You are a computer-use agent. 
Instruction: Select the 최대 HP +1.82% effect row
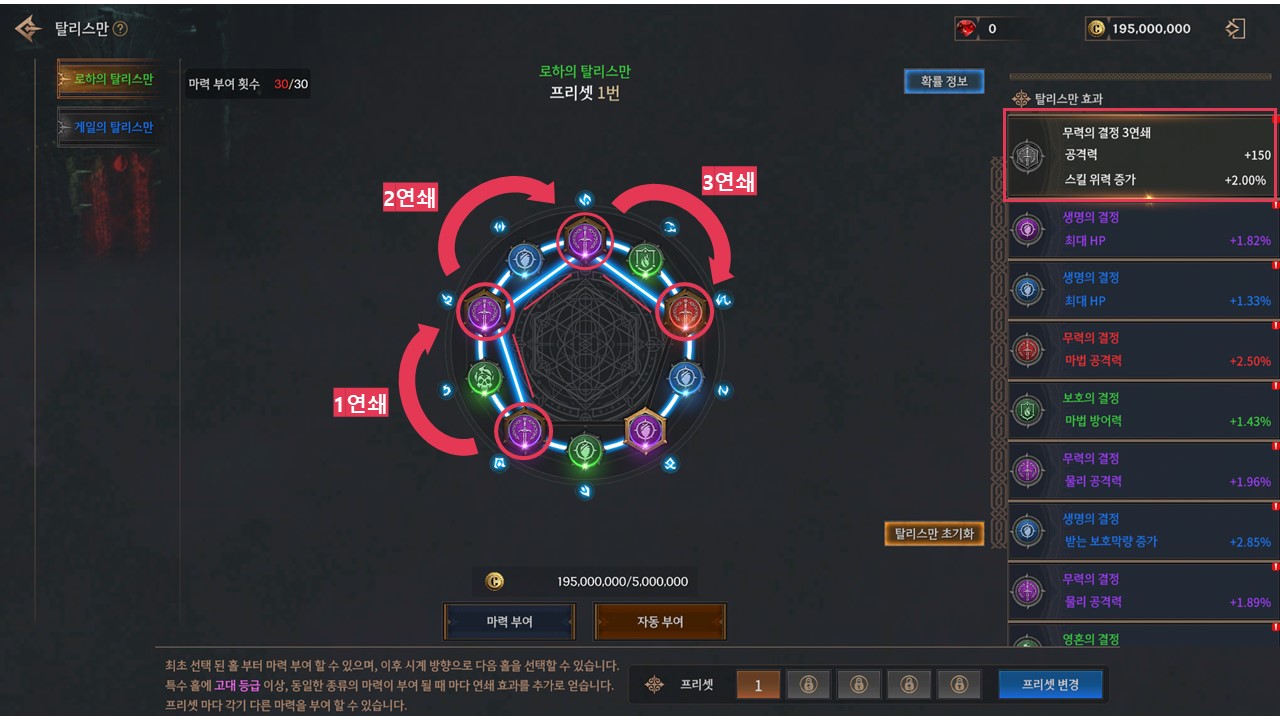pyautogui.click(x=1141, y=229)
